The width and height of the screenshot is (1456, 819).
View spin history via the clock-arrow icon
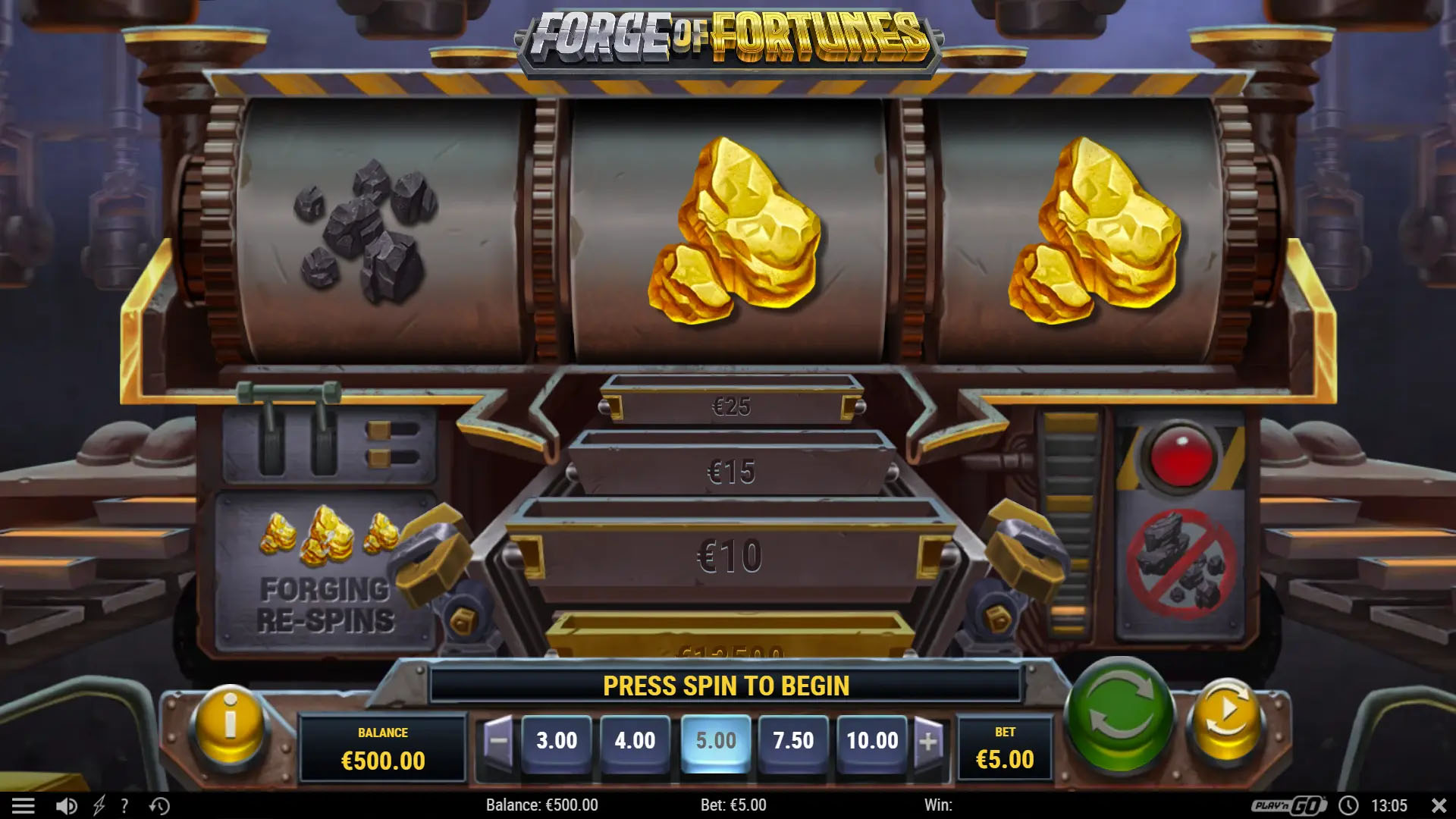pyautogui.click(x=158, y=805)
